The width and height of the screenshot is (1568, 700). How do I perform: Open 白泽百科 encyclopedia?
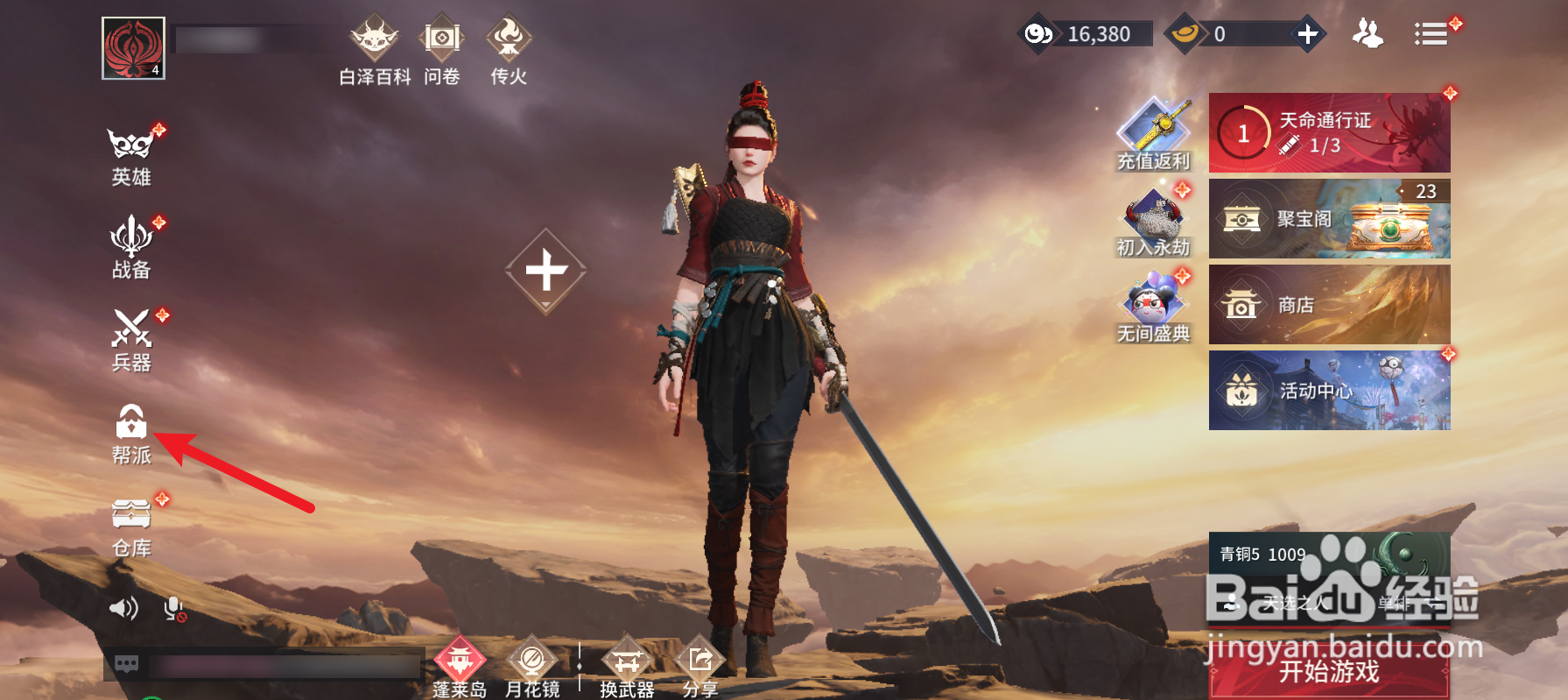tap(375, 49)
